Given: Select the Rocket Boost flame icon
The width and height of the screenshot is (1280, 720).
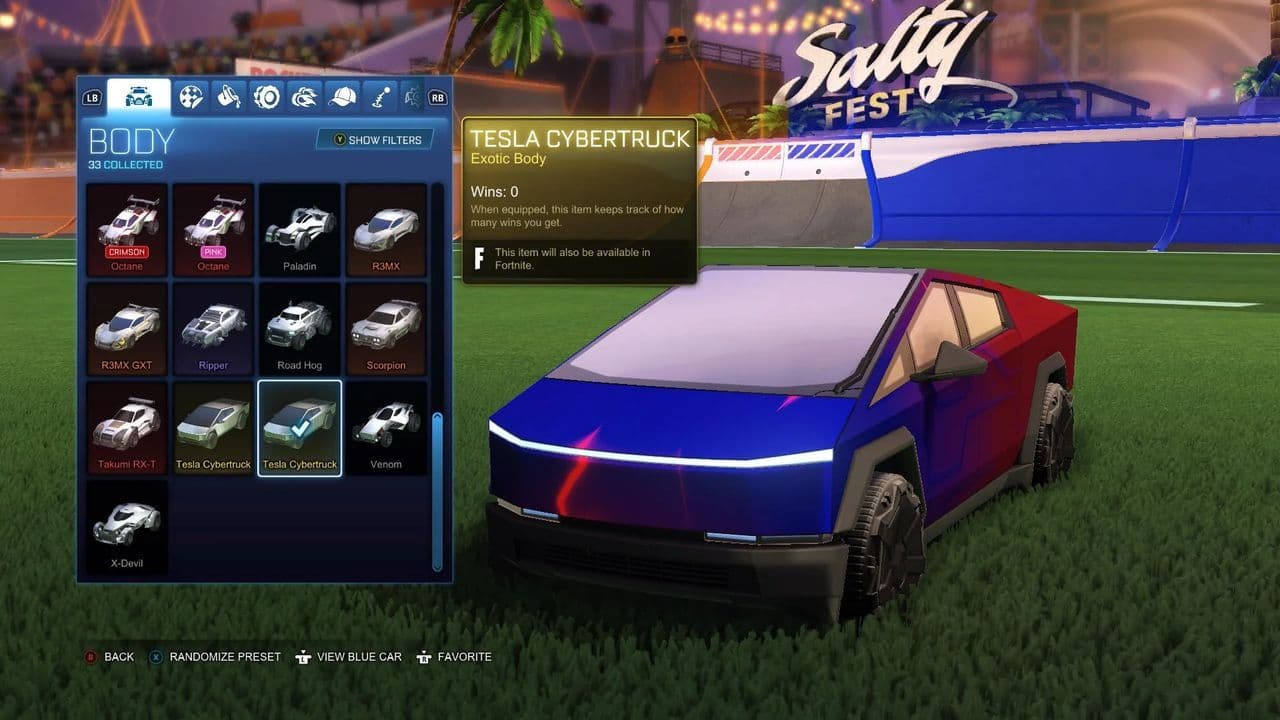Looking at the screenshot, I should coord(305,96).
